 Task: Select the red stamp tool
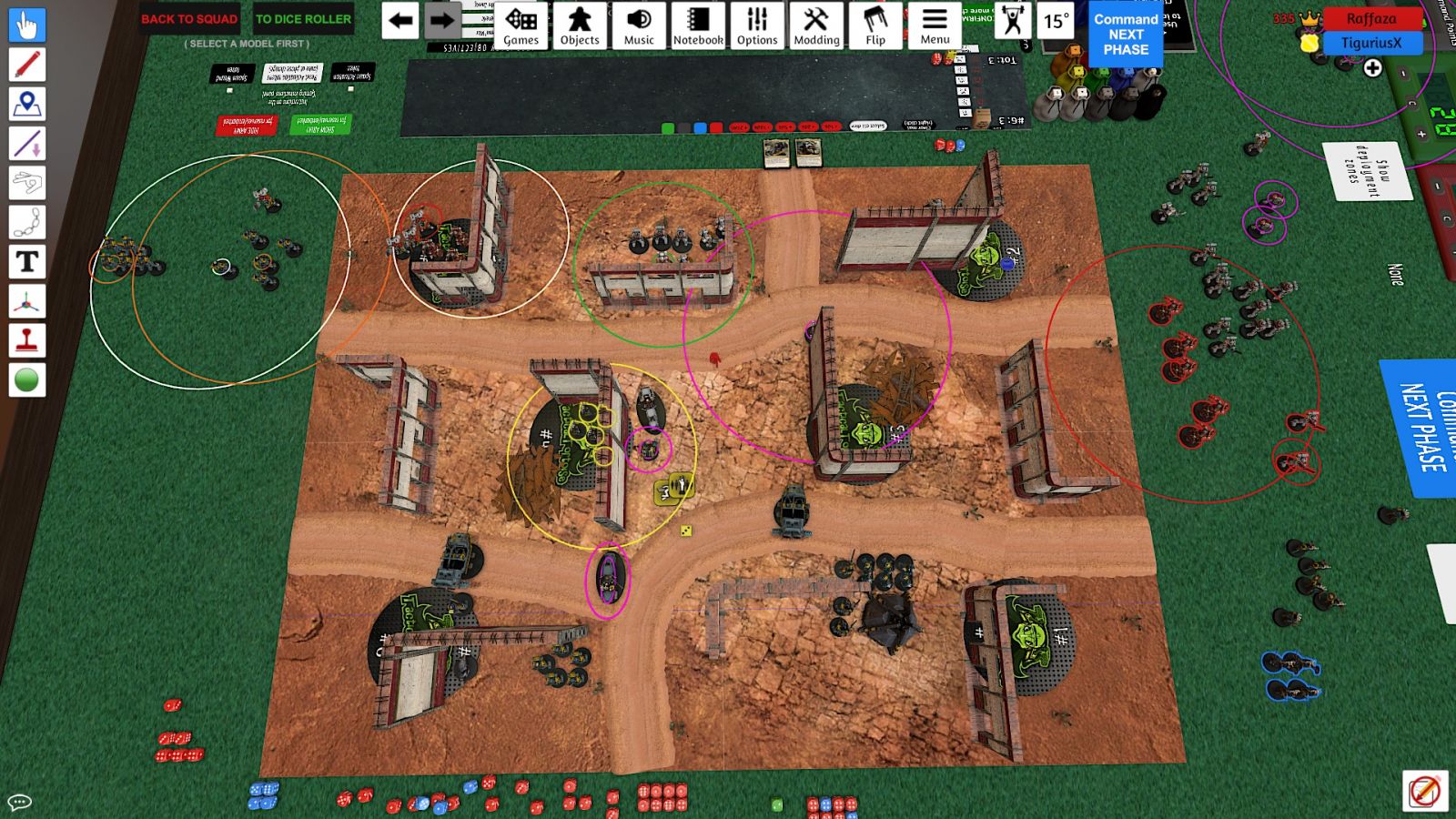(x=27, y=340)
